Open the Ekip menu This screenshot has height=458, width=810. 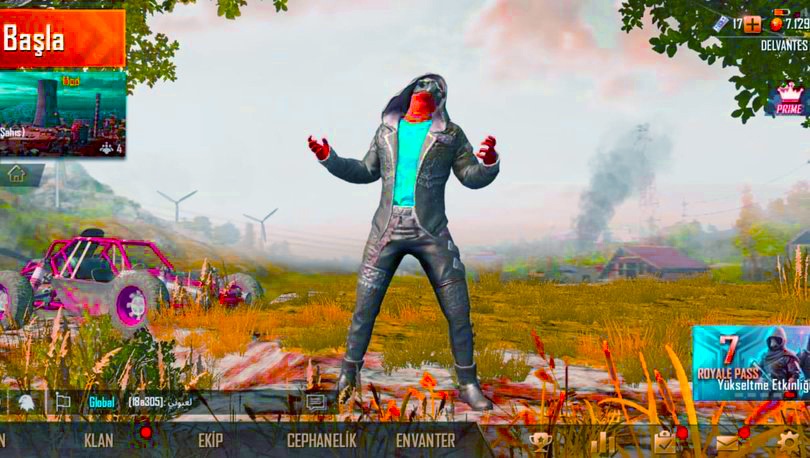pyautogui.click(x=210, y=440)
